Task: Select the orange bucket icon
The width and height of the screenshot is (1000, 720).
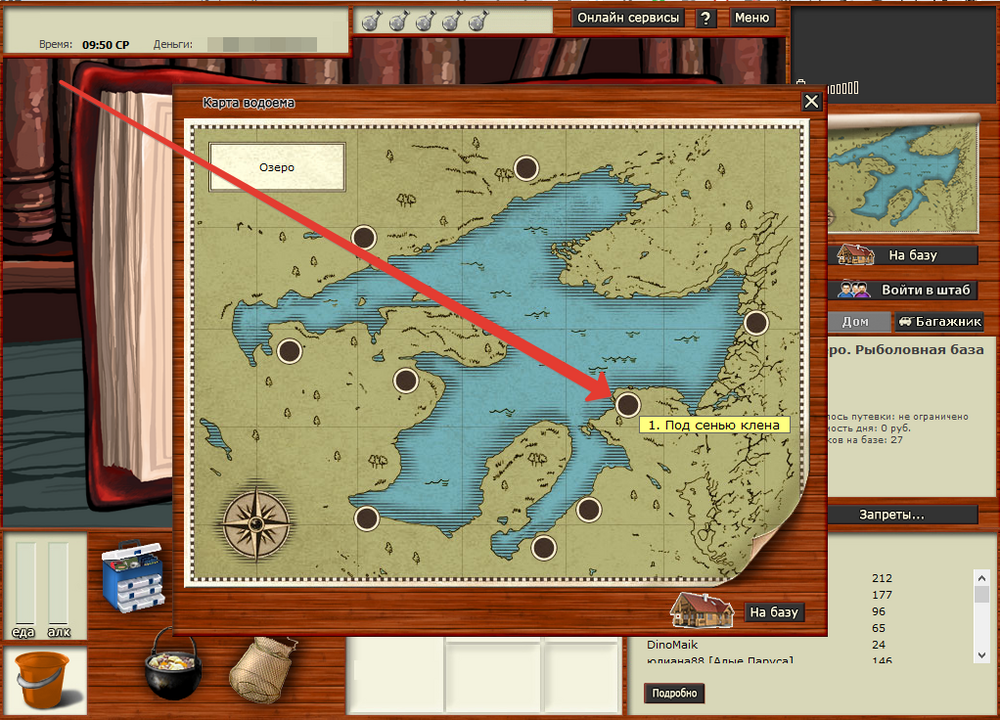Action: [43, 682]
